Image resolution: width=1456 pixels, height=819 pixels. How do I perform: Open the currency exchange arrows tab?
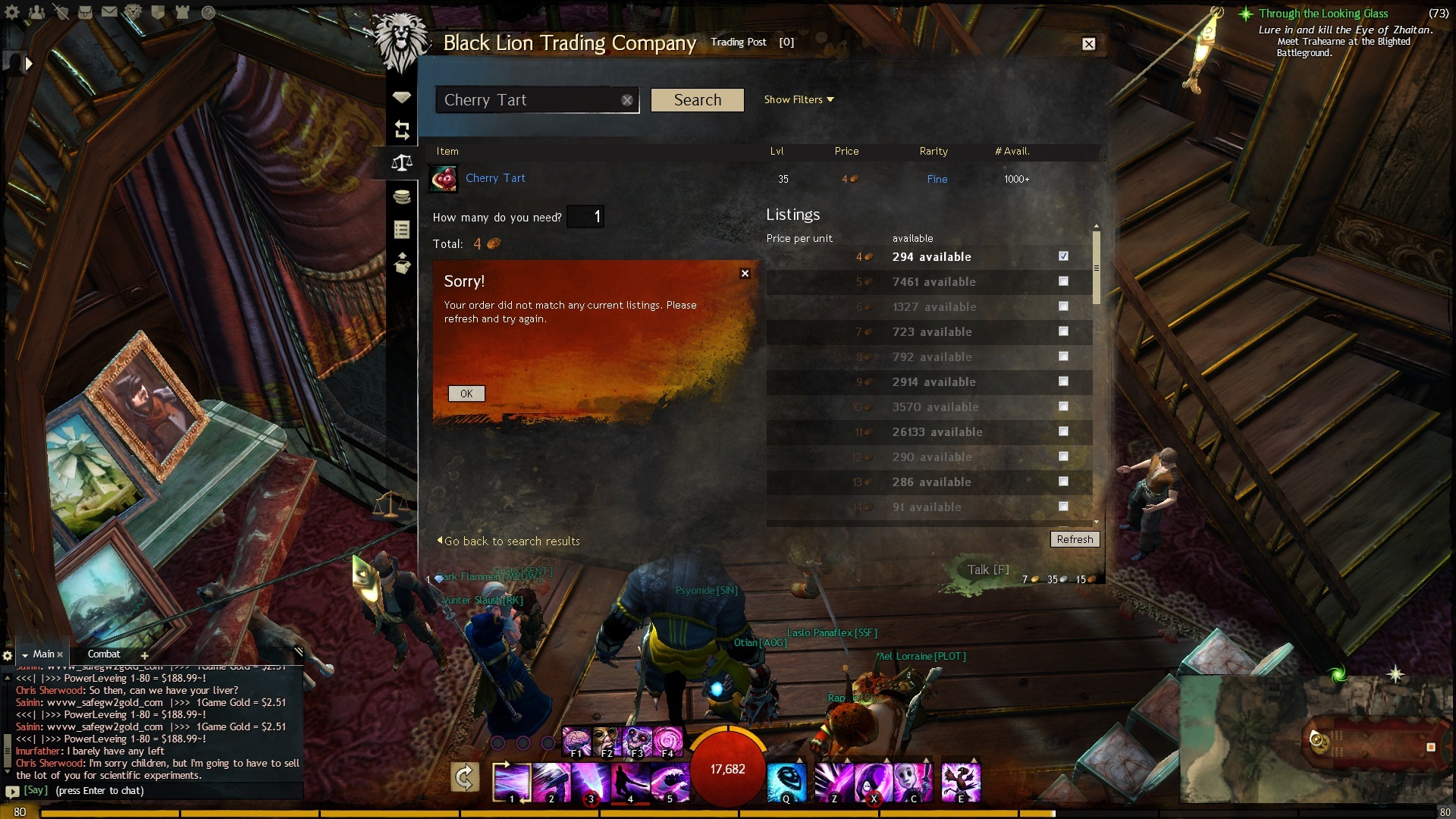(x=402, y=130)
